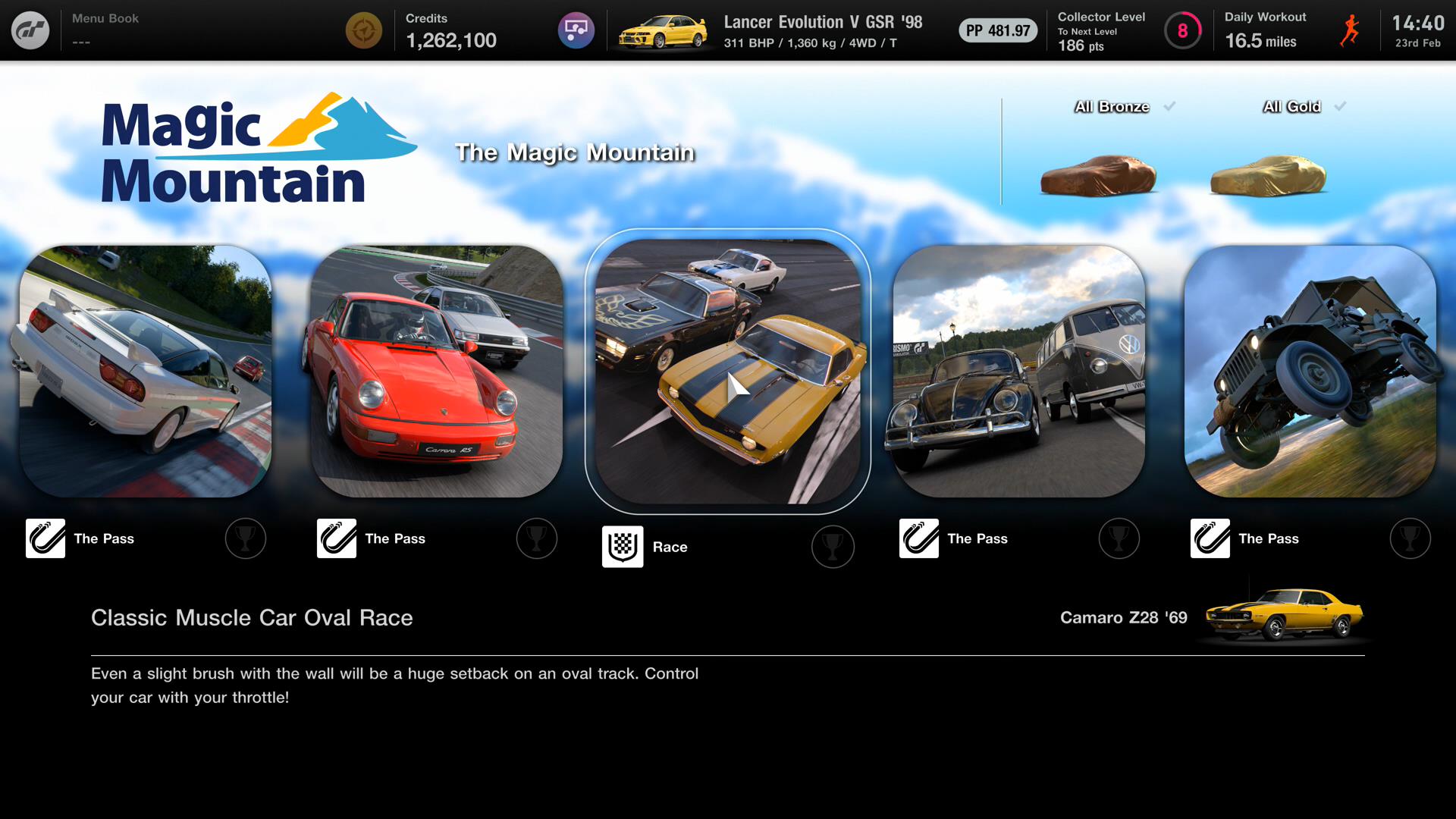
Task: View the All Gold reward car
Action: point(1268,174)
